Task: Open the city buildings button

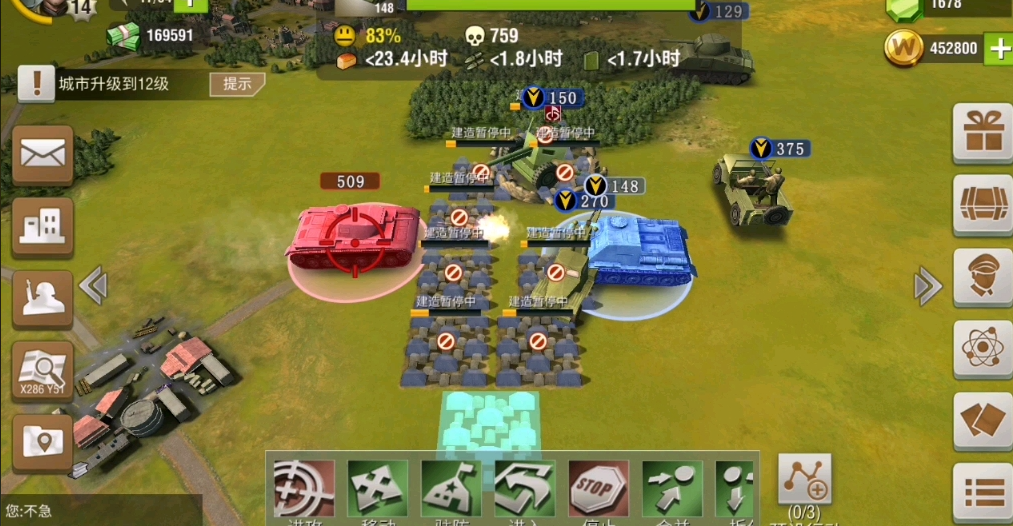Action: click(x=42, y=227)
